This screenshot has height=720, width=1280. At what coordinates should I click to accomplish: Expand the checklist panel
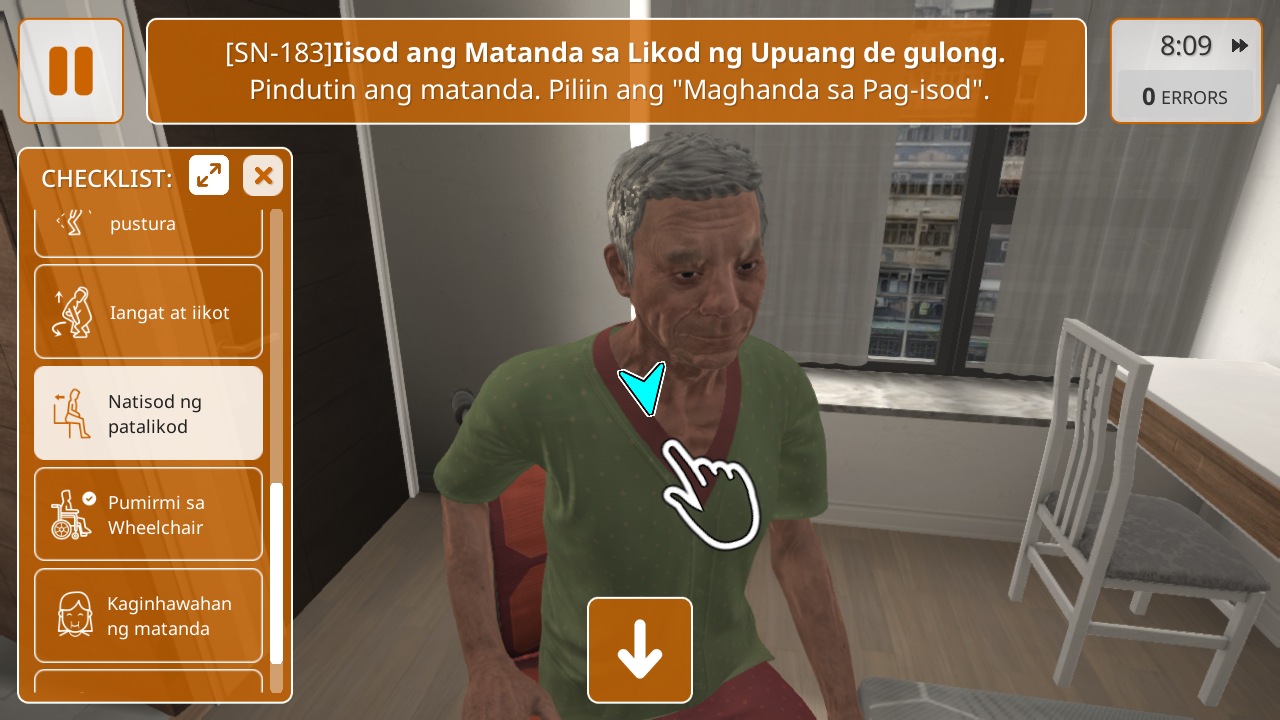[209, 176]
